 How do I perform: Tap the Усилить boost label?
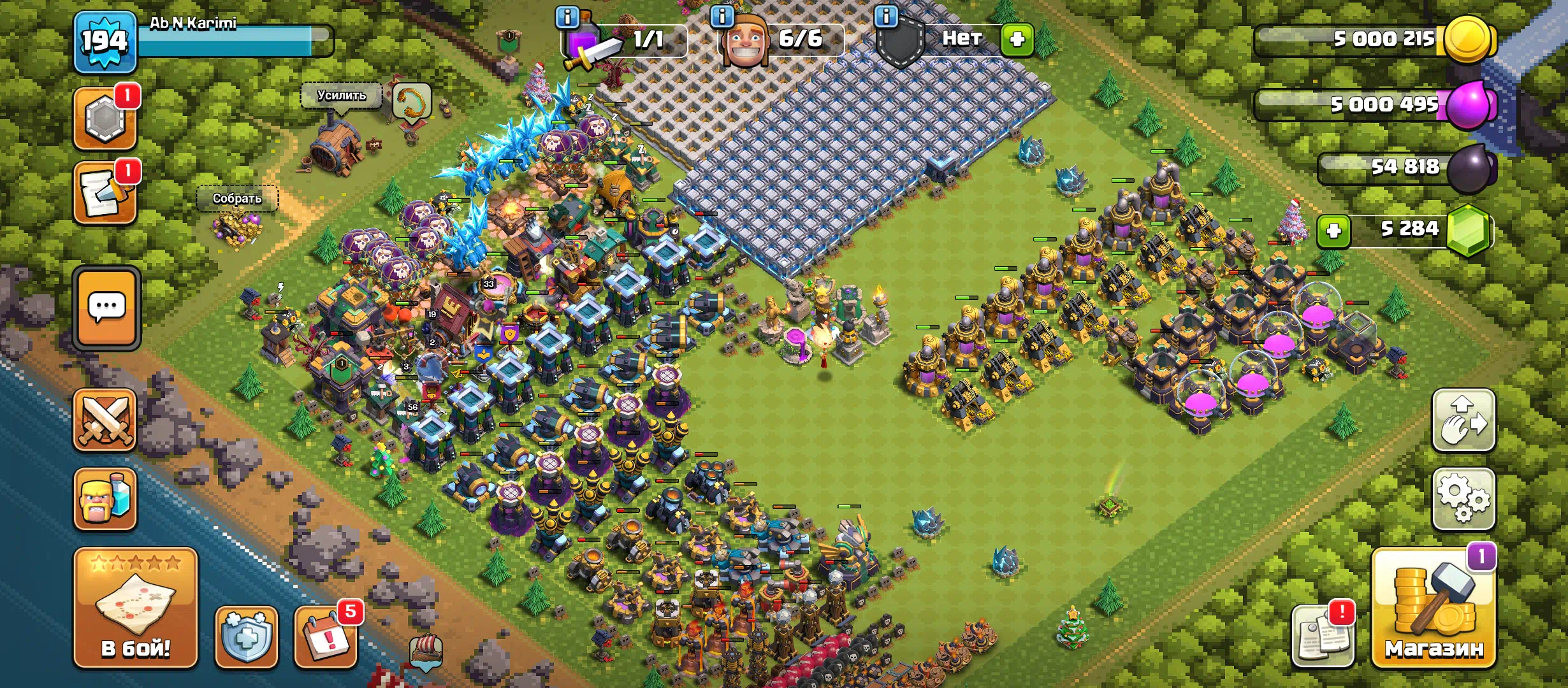[342, 96]
